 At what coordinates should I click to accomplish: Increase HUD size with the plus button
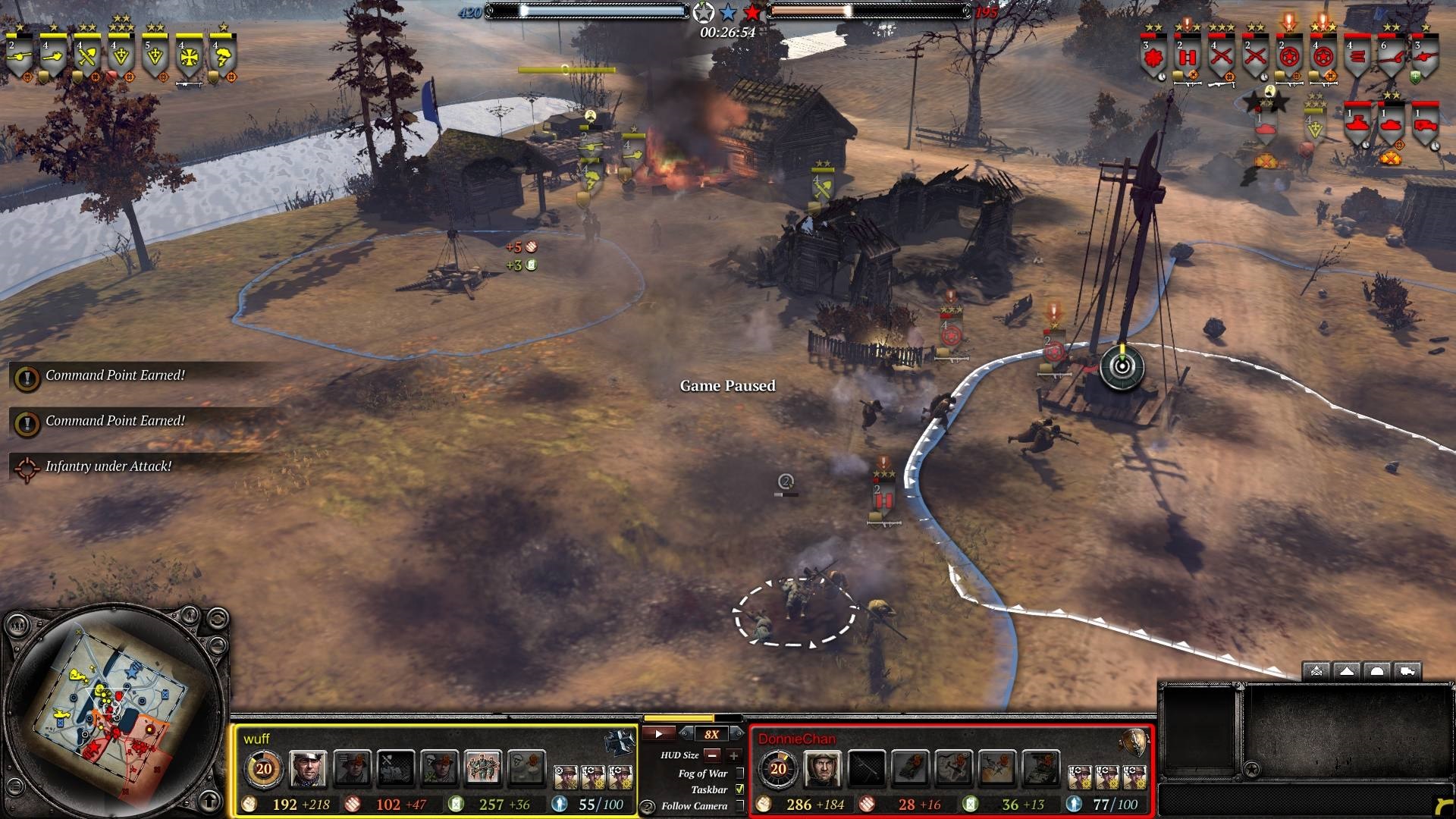tap(733, 755)
